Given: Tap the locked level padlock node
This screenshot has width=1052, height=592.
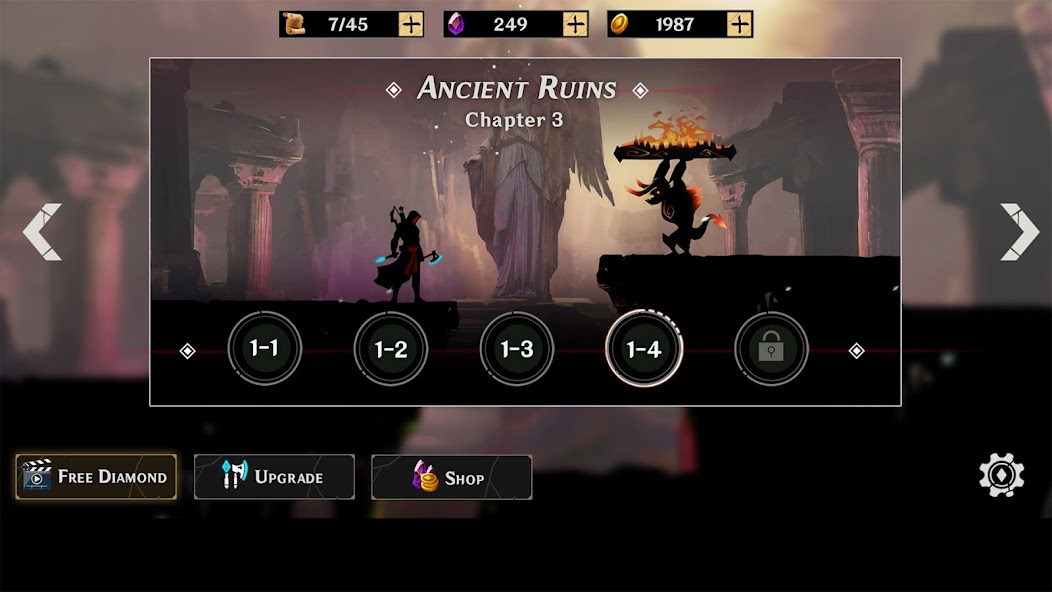Looking at the screenshot, I should click(771, 349).
